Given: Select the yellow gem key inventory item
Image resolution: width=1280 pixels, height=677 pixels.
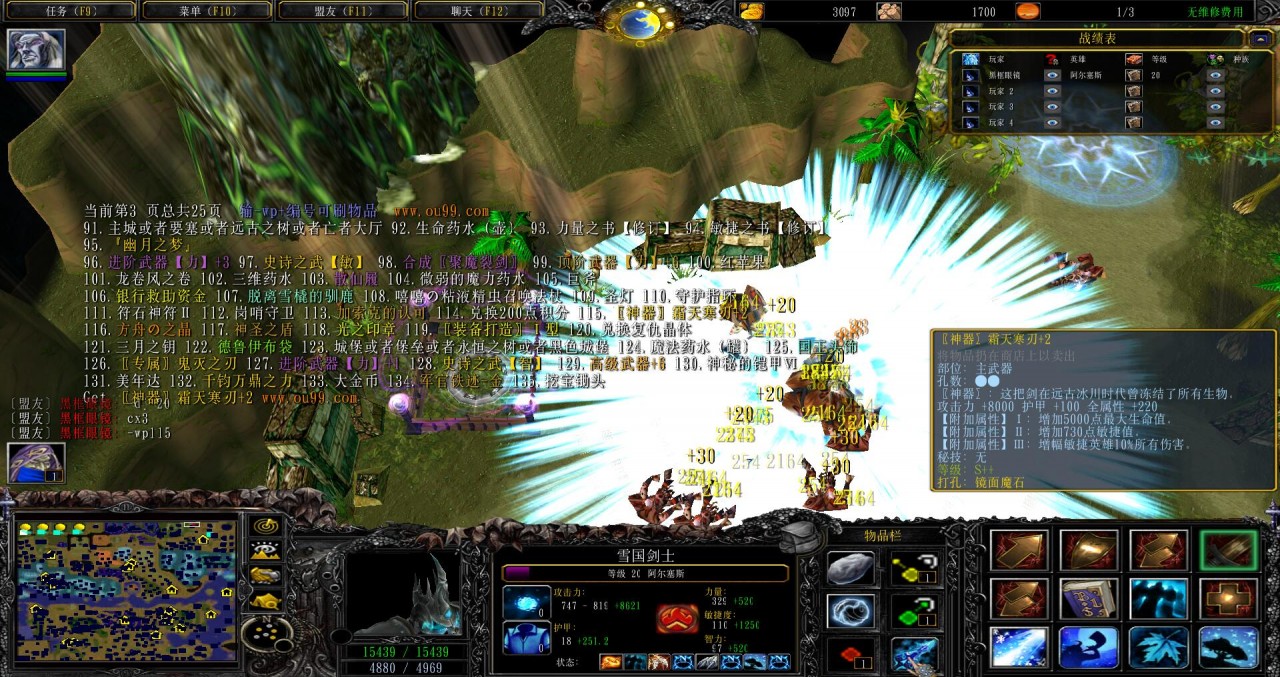Looking at the screenshot, I should tap(911, 569).
